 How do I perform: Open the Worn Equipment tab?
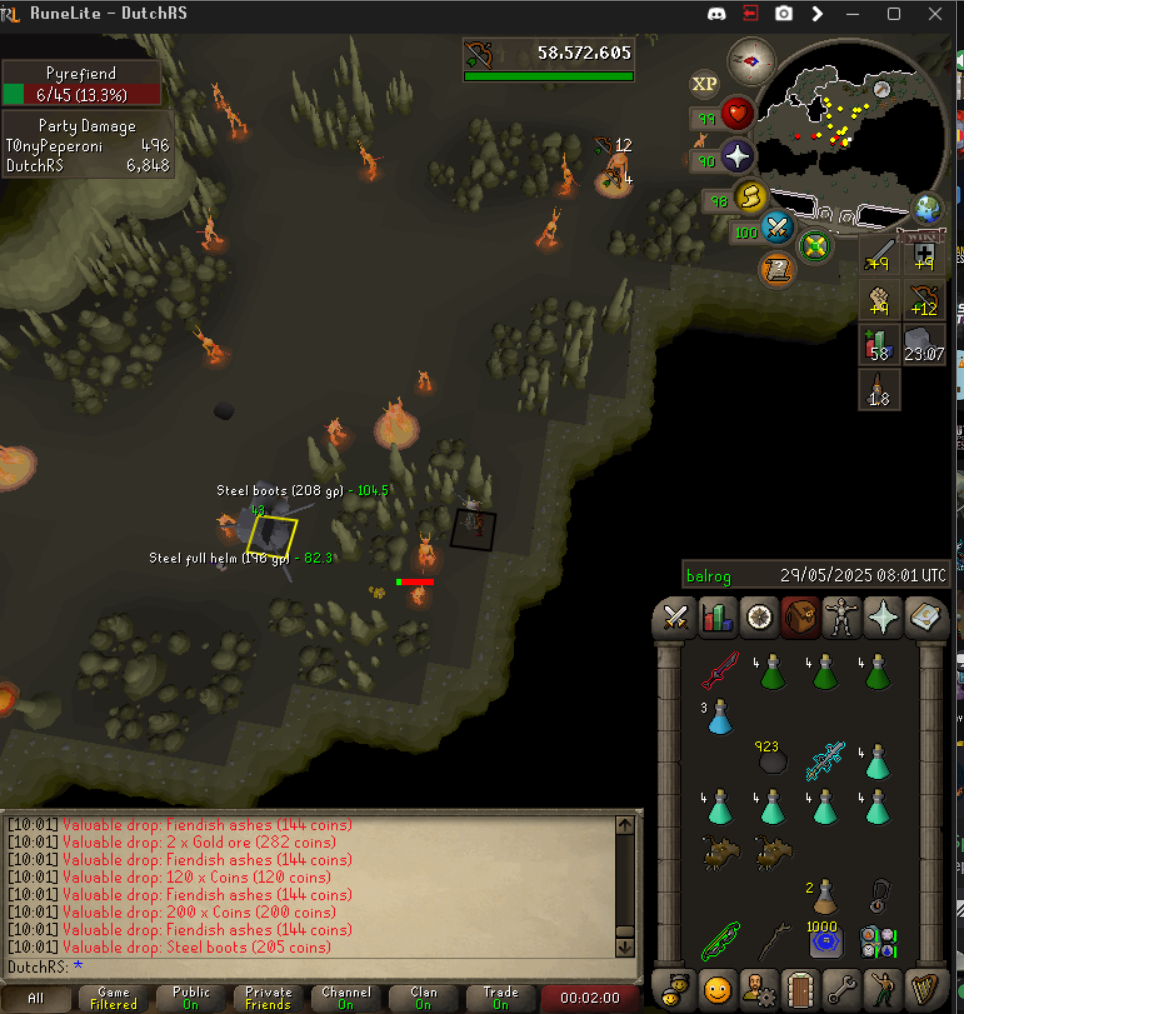coord(842,618)
